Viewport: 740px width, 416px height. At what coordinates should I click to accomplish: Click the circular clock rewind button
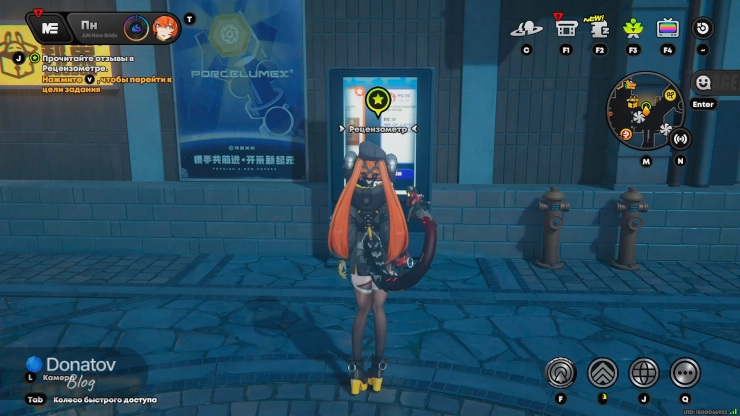pos(703,28)
